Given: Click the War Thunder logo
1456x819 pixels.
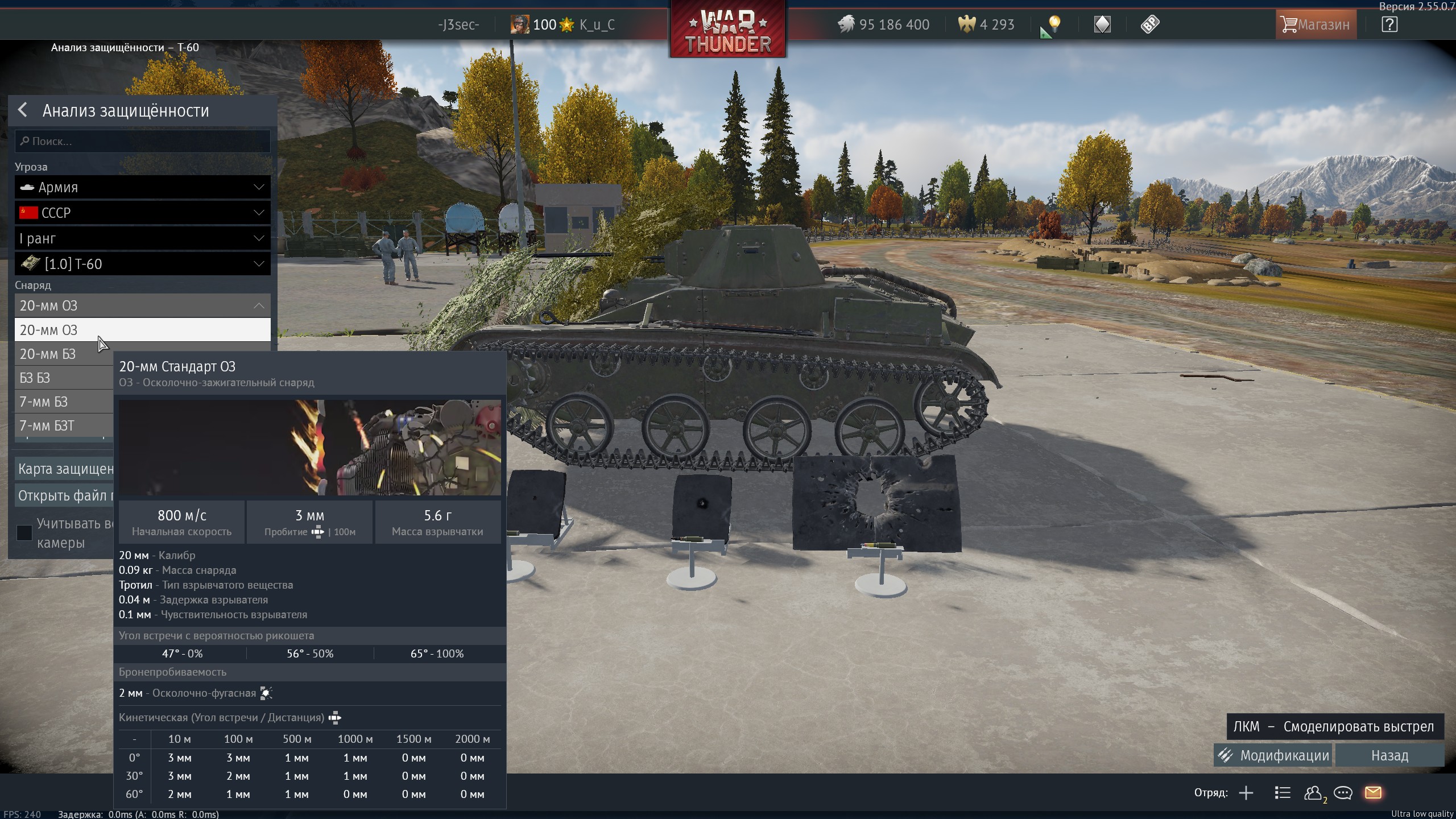Looking at the screenshot, I should (727, 30).
